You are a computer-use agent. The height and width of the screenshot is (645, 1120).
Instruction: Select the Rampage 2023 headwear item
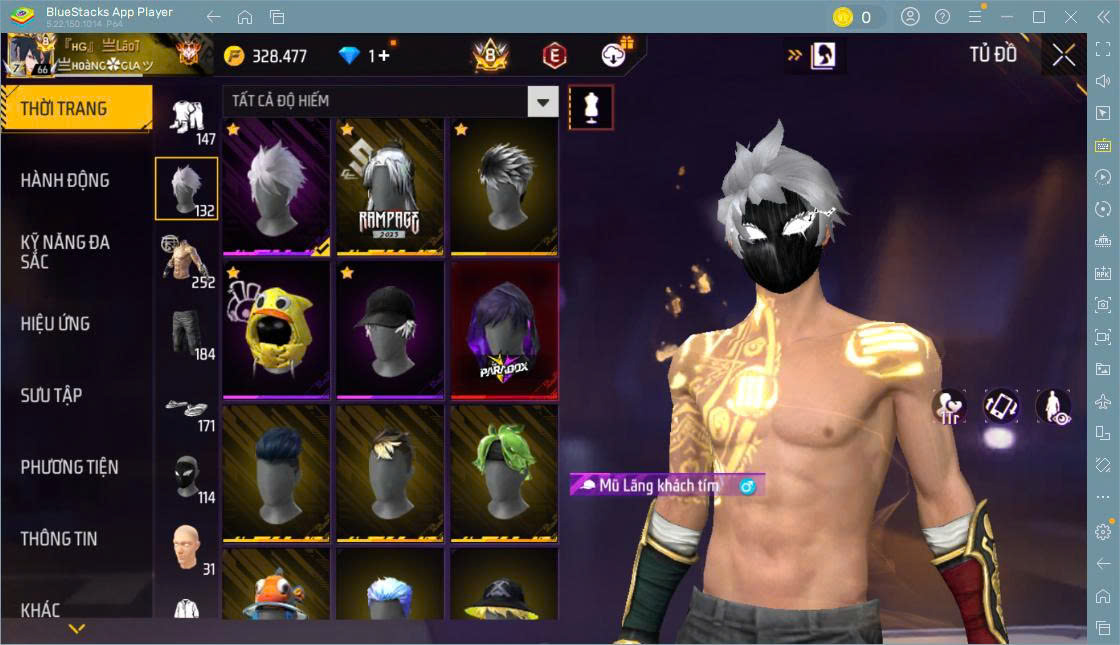pyautogui.click(x=390, y=187)
